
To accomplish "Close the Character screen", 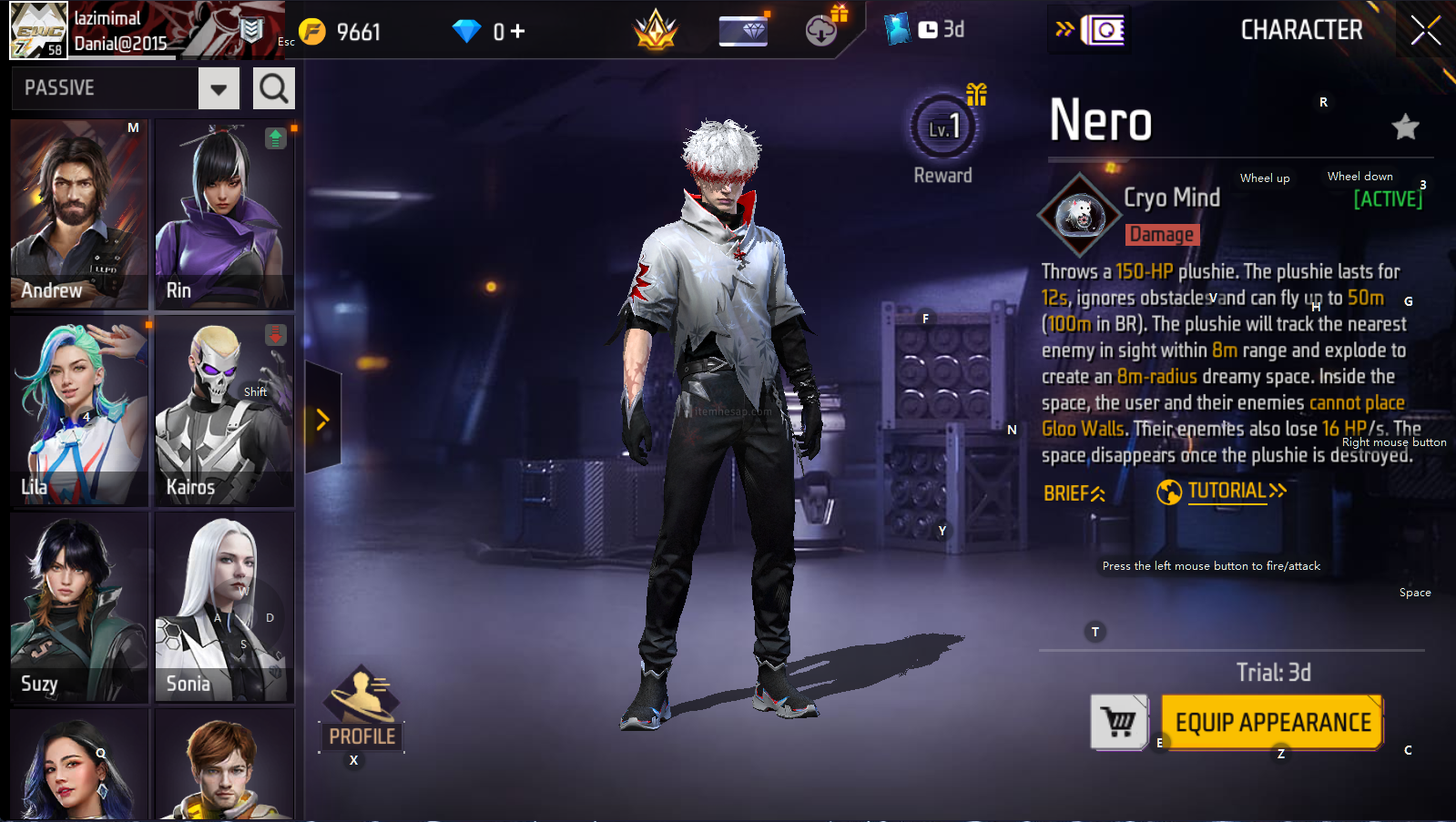I will pos(1425,30).
